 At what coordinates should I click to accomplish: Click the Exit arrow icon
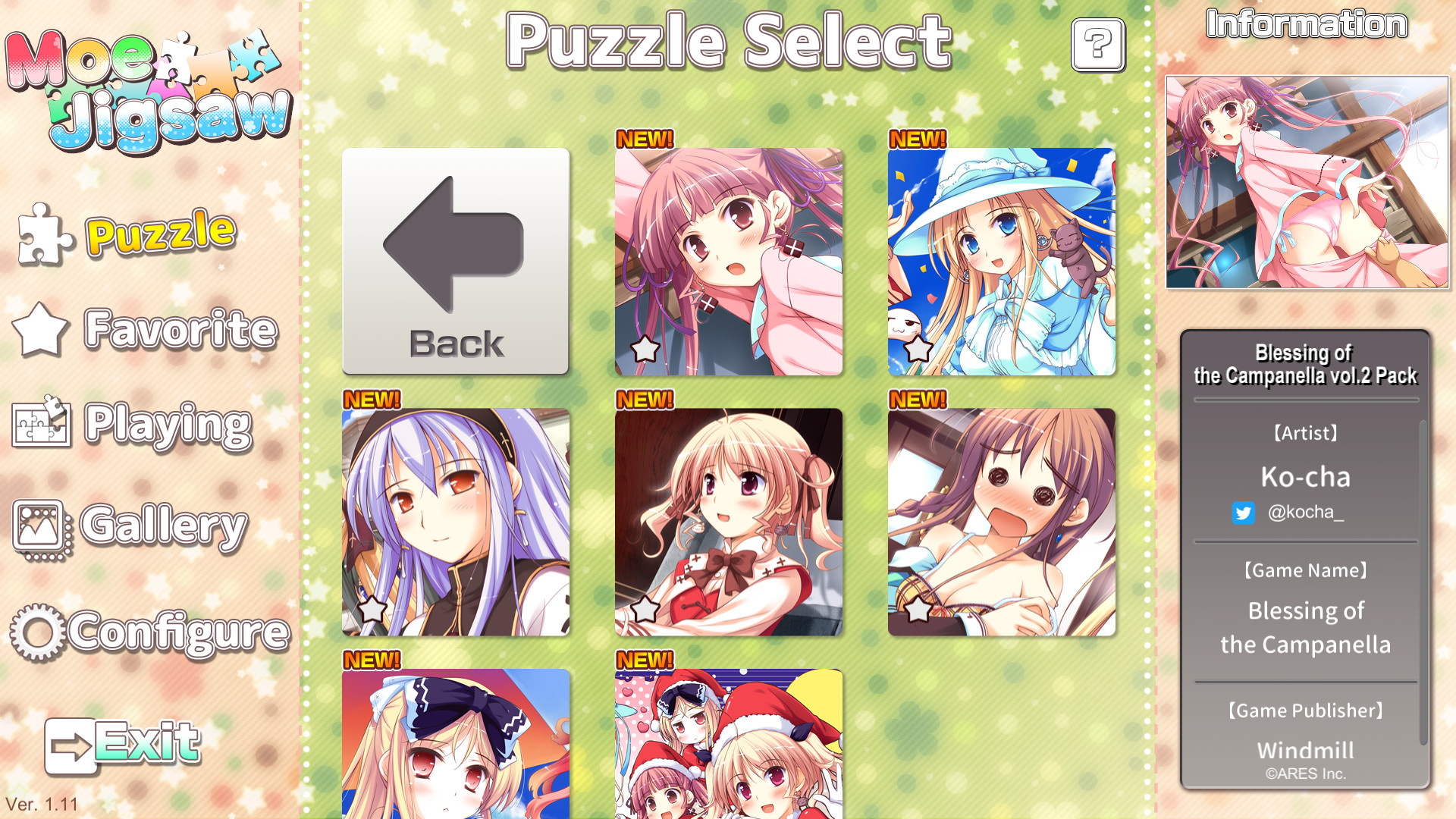[x=71, y=743]
